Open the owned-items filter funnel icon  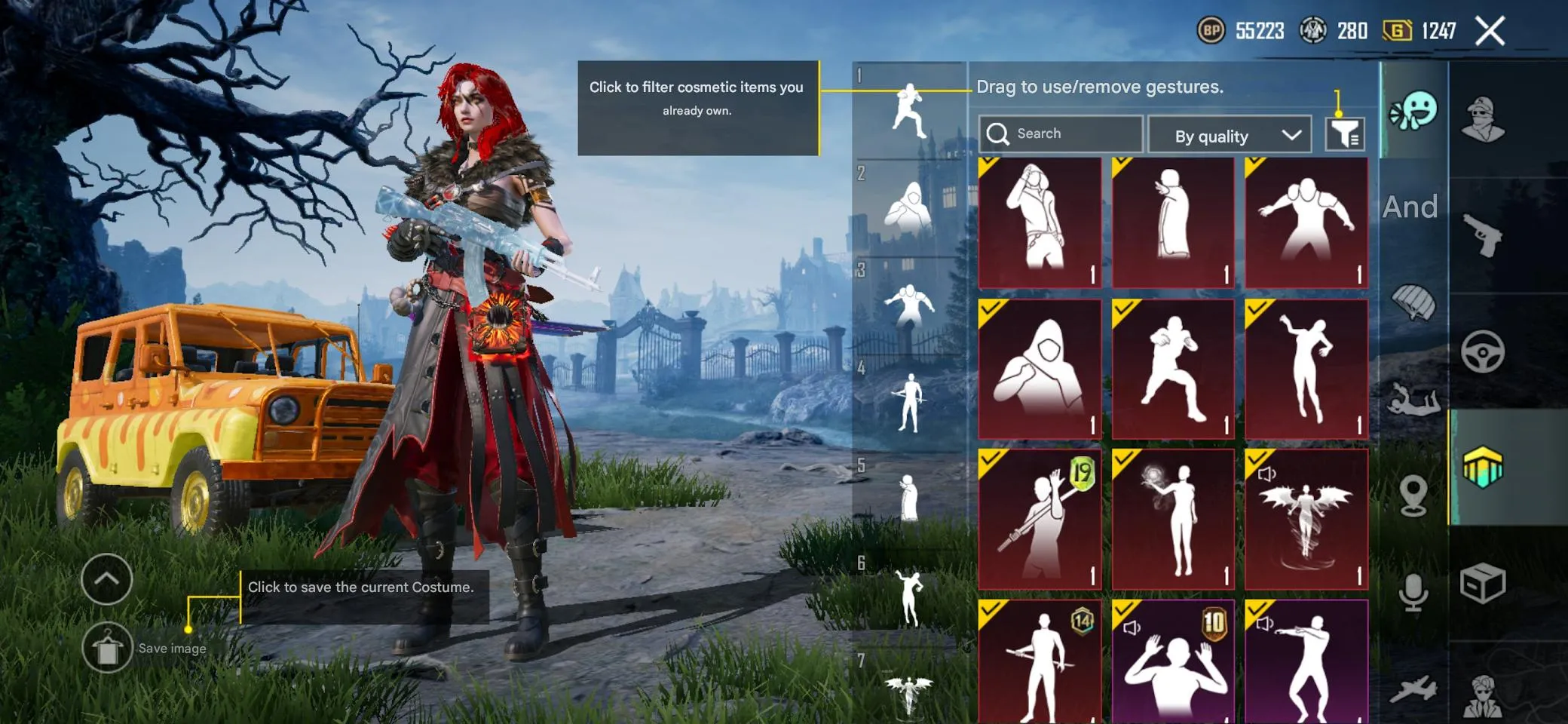click(1346, 134)
